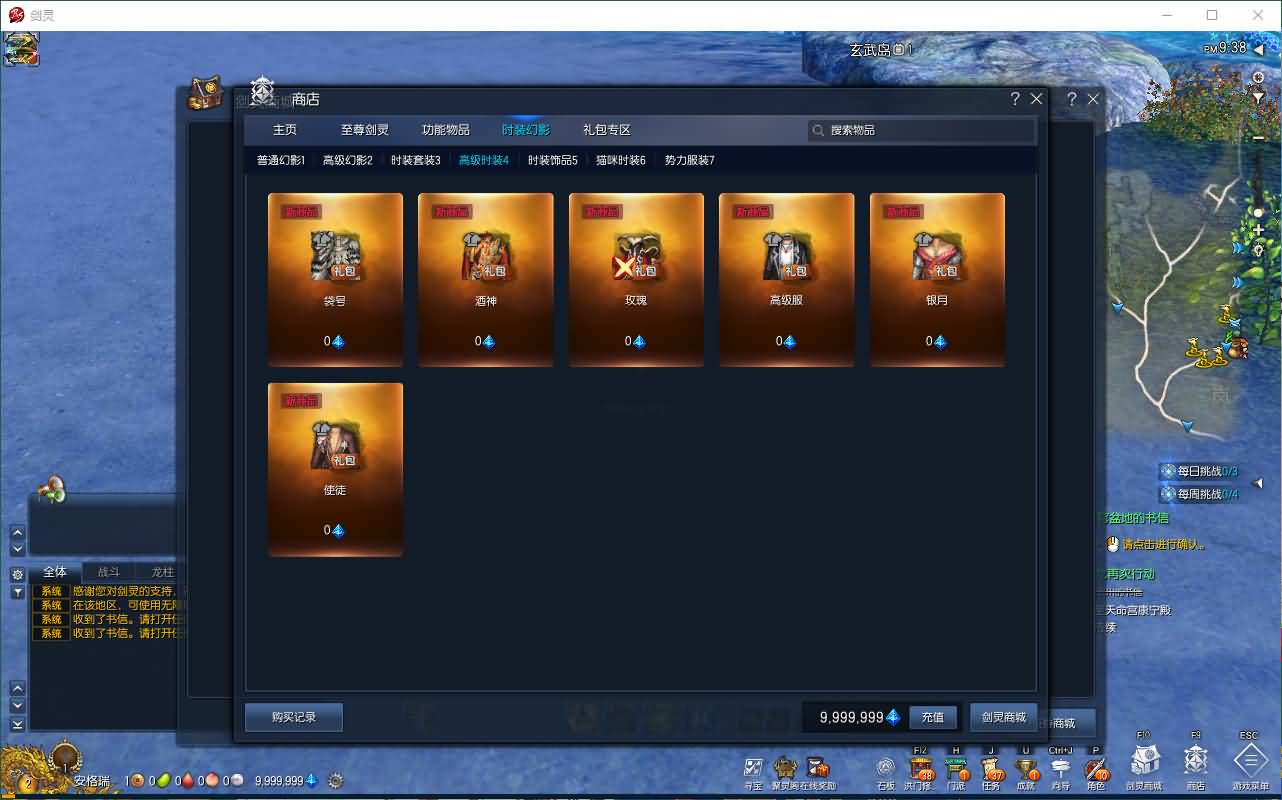1282x800 pixels.
Task: Click the 充值 recharge button
Action: 933,717
